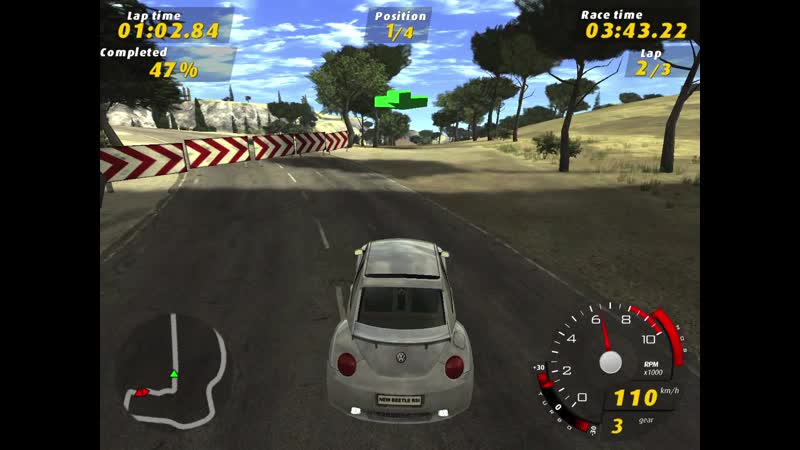800x450 pixels.
Task: Click the circular track minimap
Action: click(170, 366)
